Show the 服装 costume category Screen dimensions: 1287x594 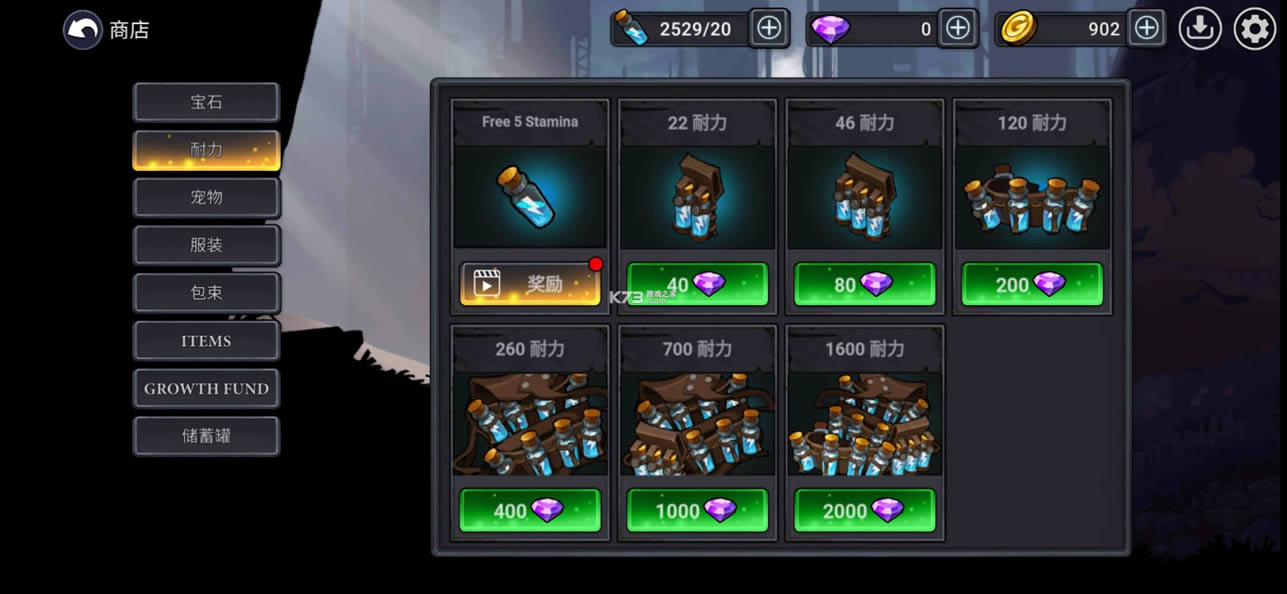[x=206, y=245]
